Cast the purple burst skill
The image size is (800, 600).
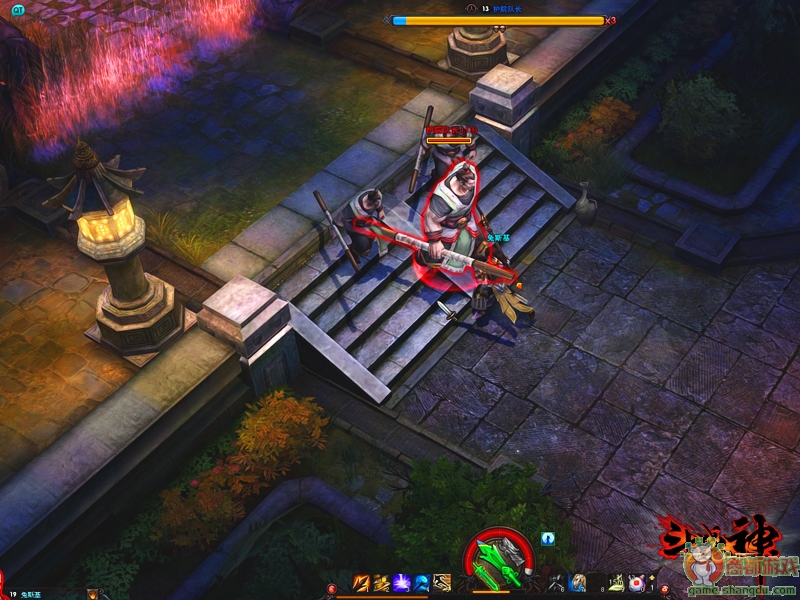pyautogui.click(x=402, y=583)
